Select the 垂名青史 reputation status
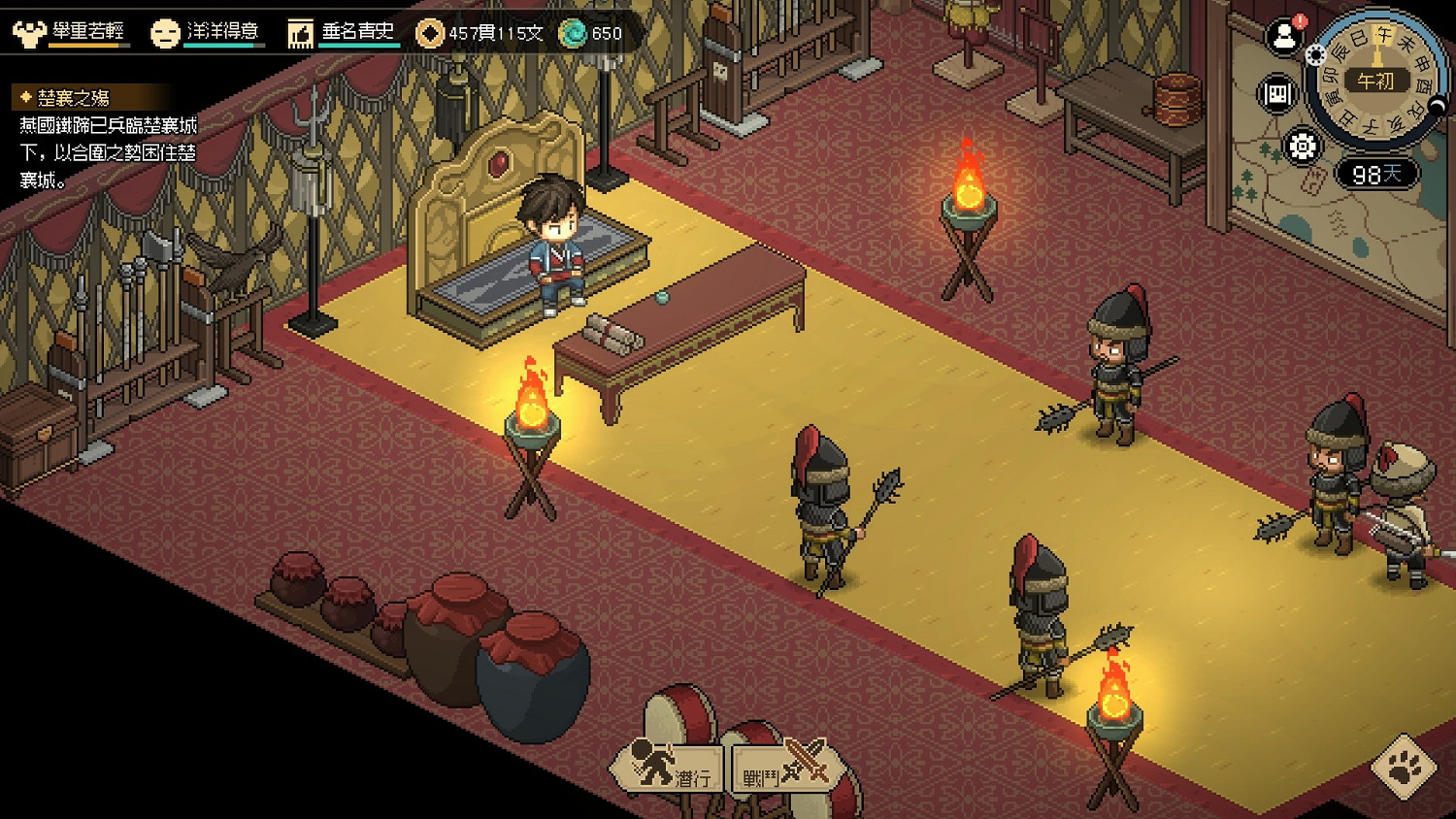 click(343, 32)
